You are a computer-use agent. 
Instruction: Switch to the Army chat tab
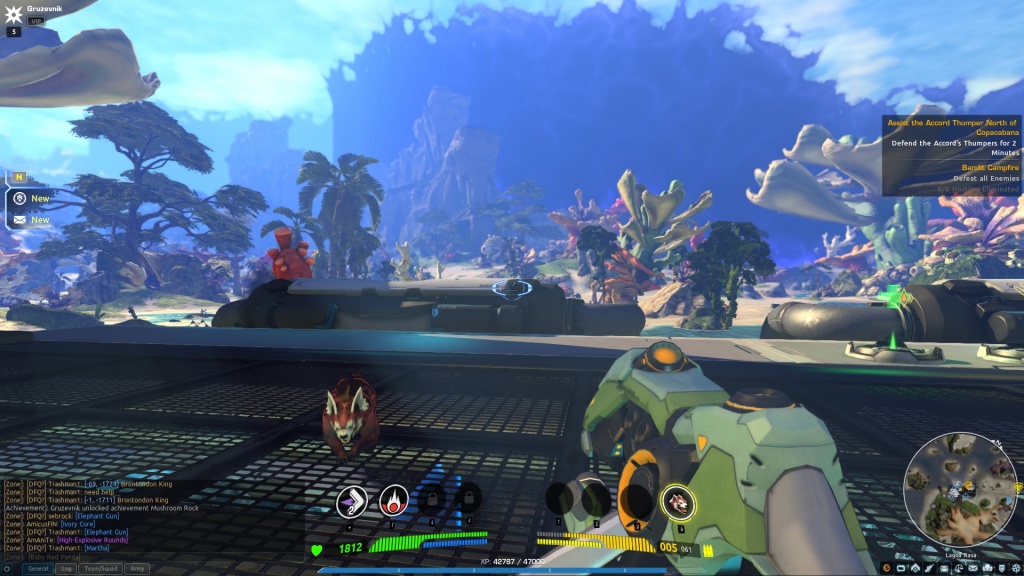coord(137,568)
